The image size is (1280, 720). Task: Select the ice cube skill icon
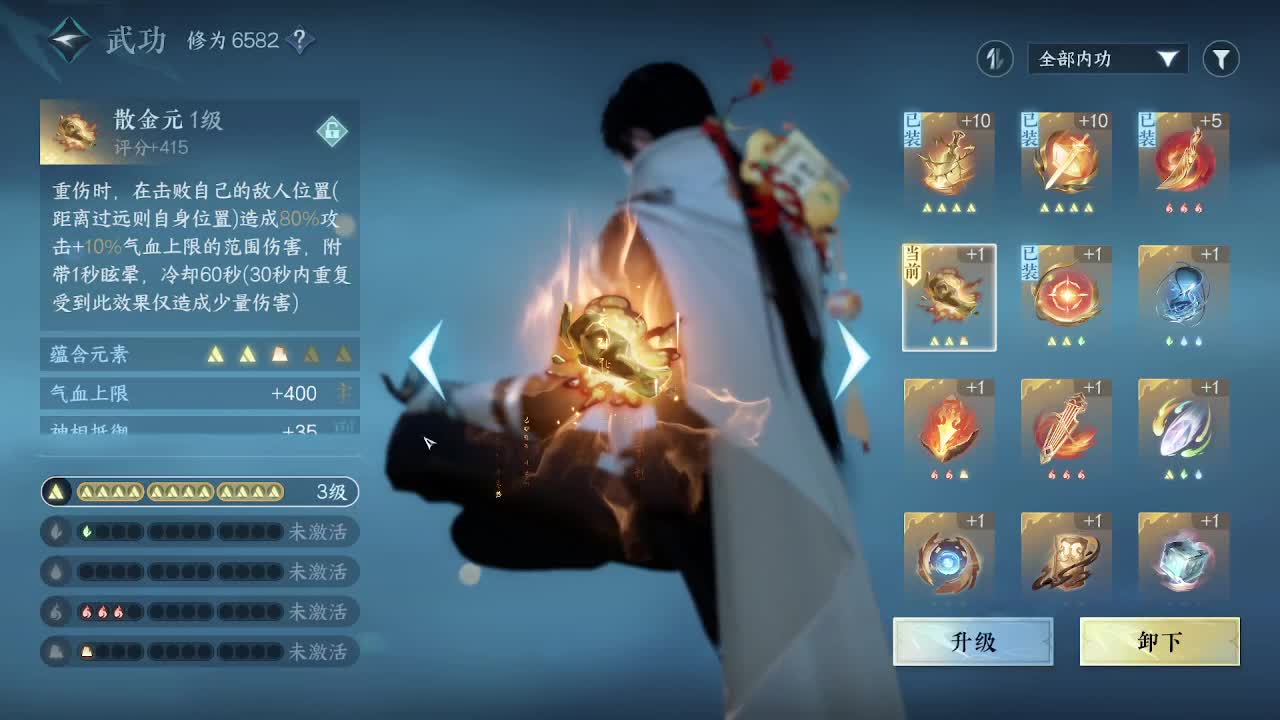tap(1183, 558)
